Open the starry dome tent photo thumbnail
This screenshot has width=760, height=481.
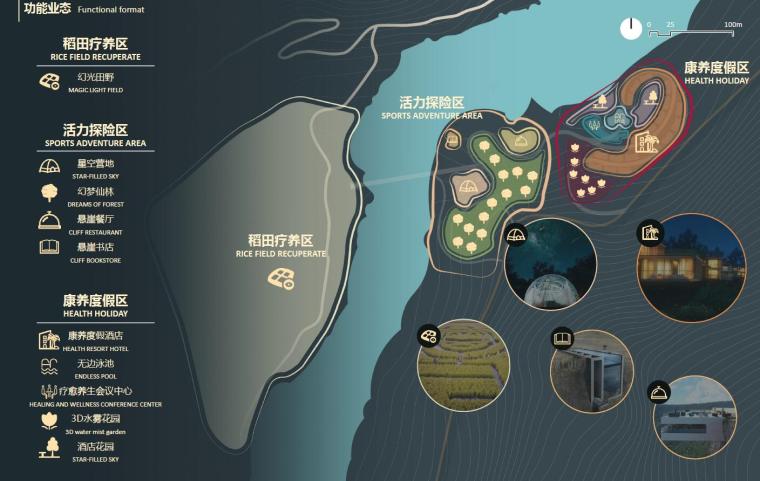[x=552, y=263]
